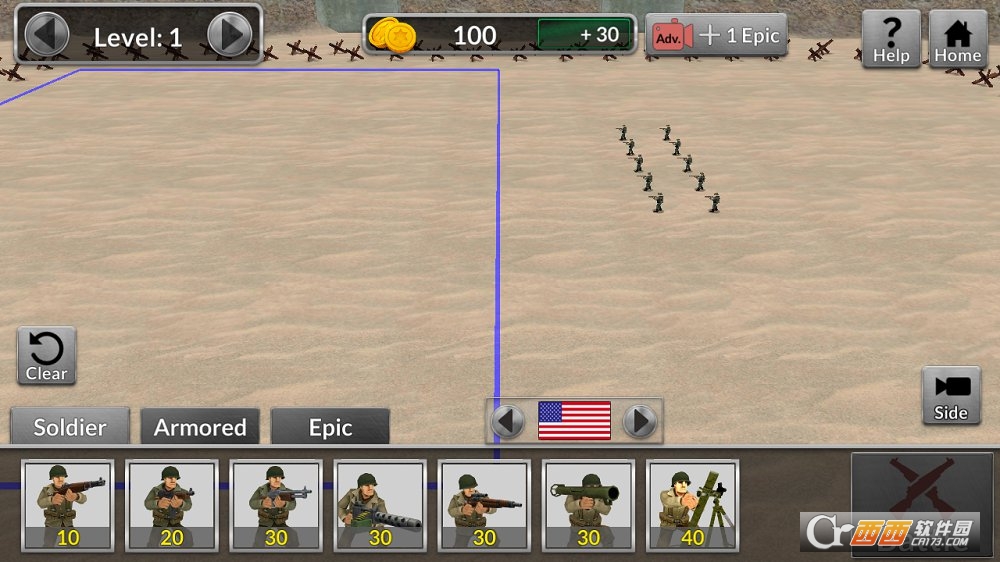Select the heavy machine gunner unit
The image size is (1000, 562).
pos(380,505)
